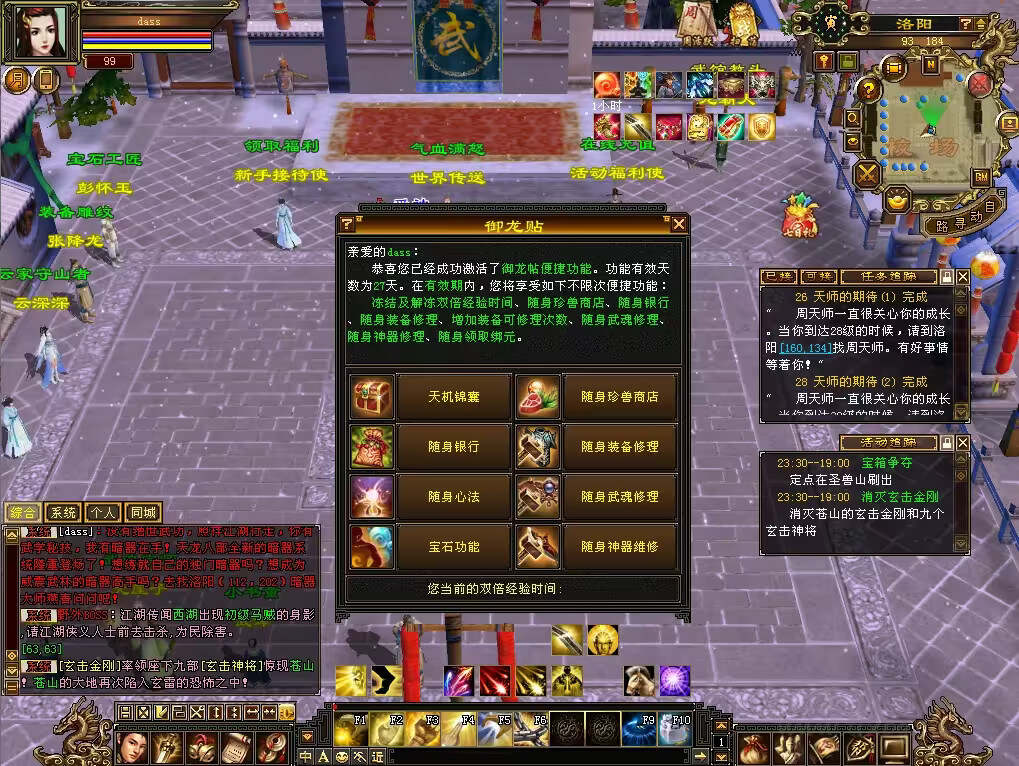The image size is (1019, 766).
Task: Click the player portrait in the corner
Action: click(x=42, y=33)
